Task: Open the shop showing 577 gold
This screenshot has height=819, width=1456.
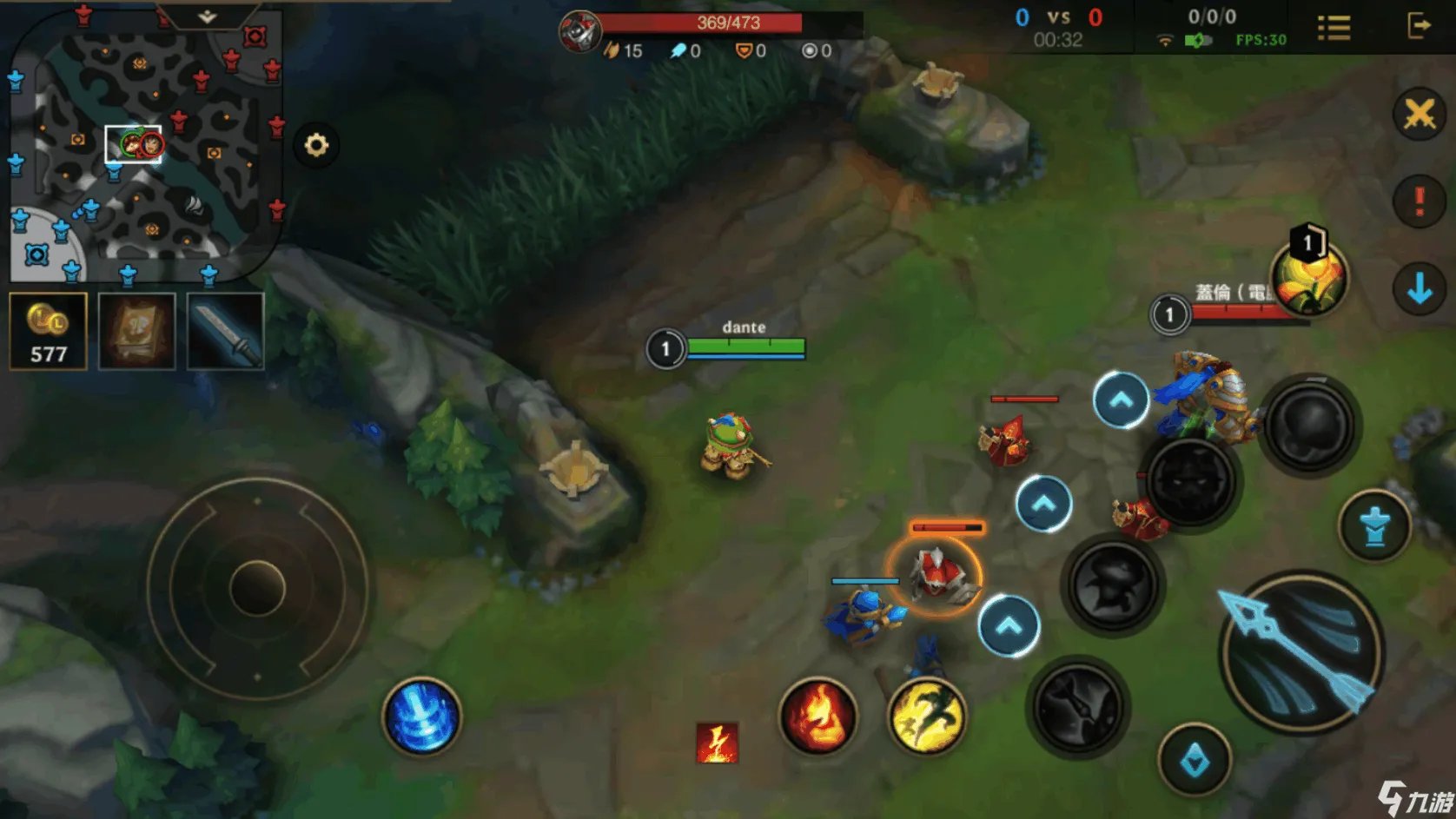Action: [x=49, y=331]
